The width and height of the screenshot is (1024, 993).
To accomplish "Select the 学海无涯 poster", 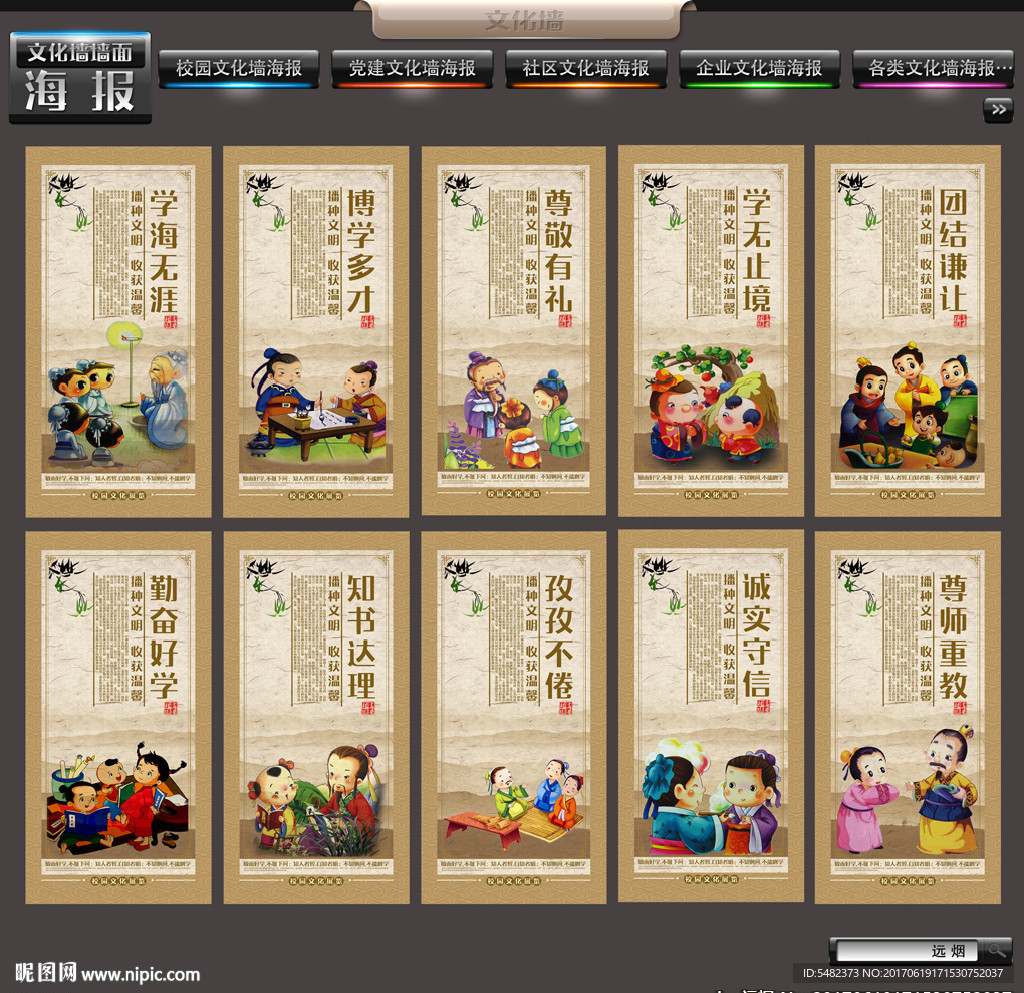I will click(x=118, y=331).
